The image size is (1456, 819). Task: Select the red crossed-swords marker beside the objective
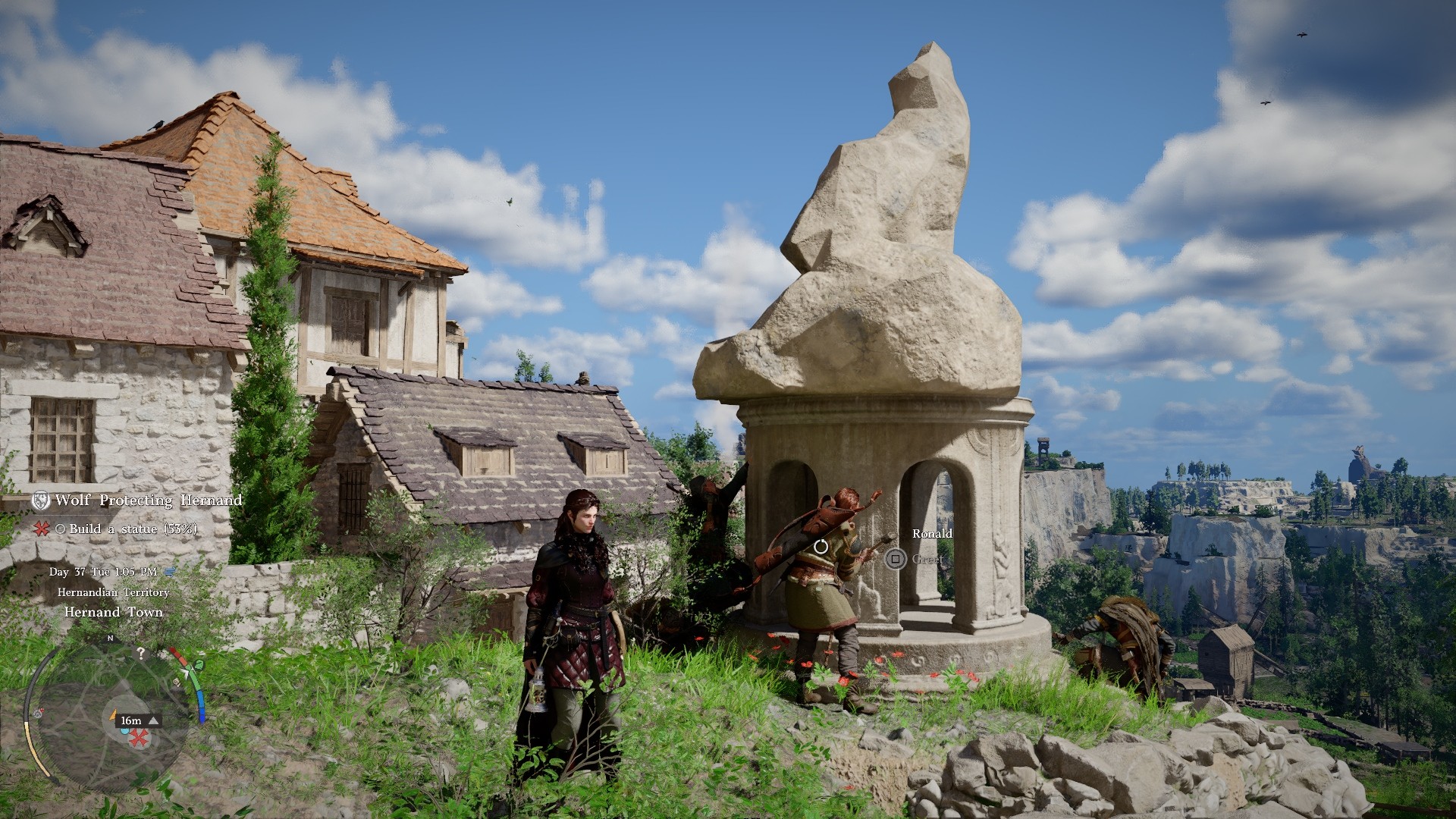tap(41, 529)
